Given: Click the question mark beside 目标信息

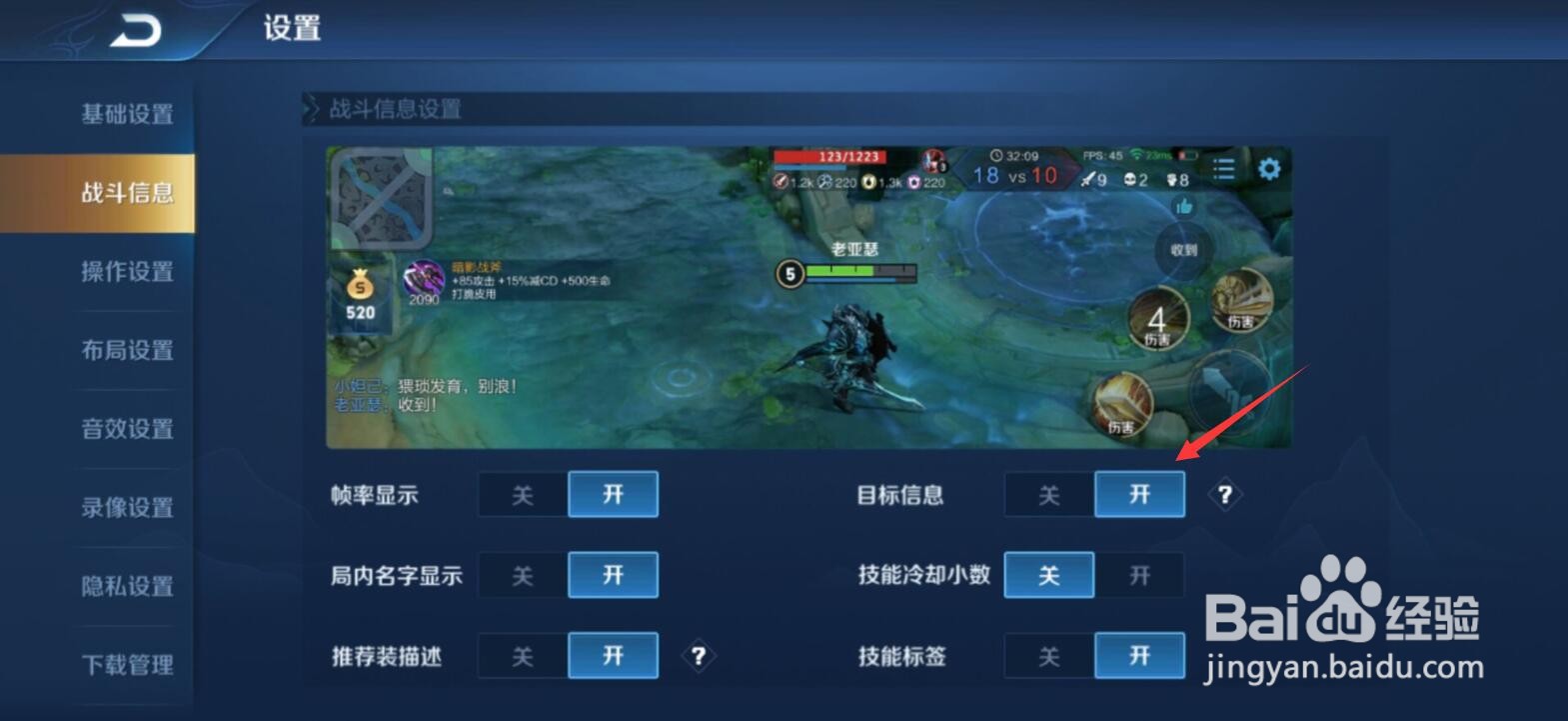Looking at the screenshot, I should click(1224, 494).
